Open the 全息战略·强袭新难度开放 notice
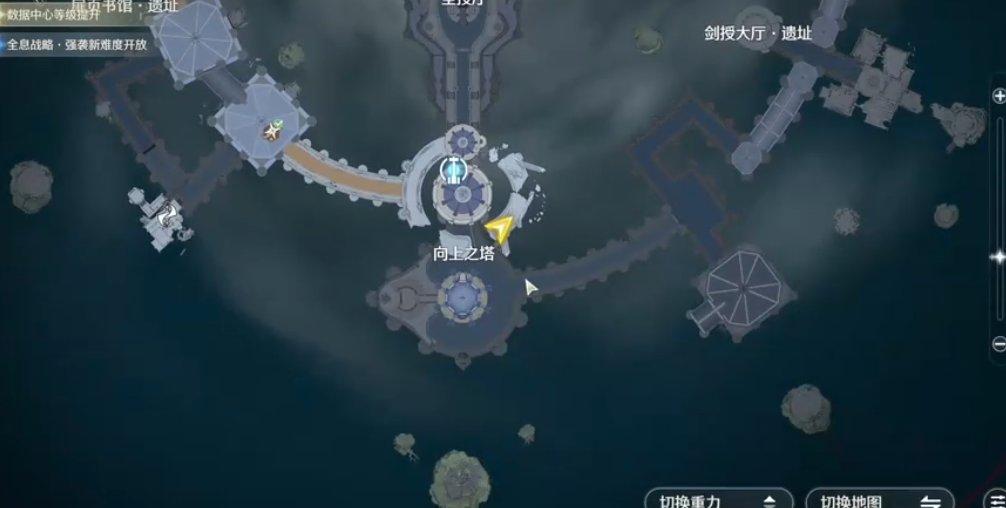1006x508 pixels. point(76,44)
